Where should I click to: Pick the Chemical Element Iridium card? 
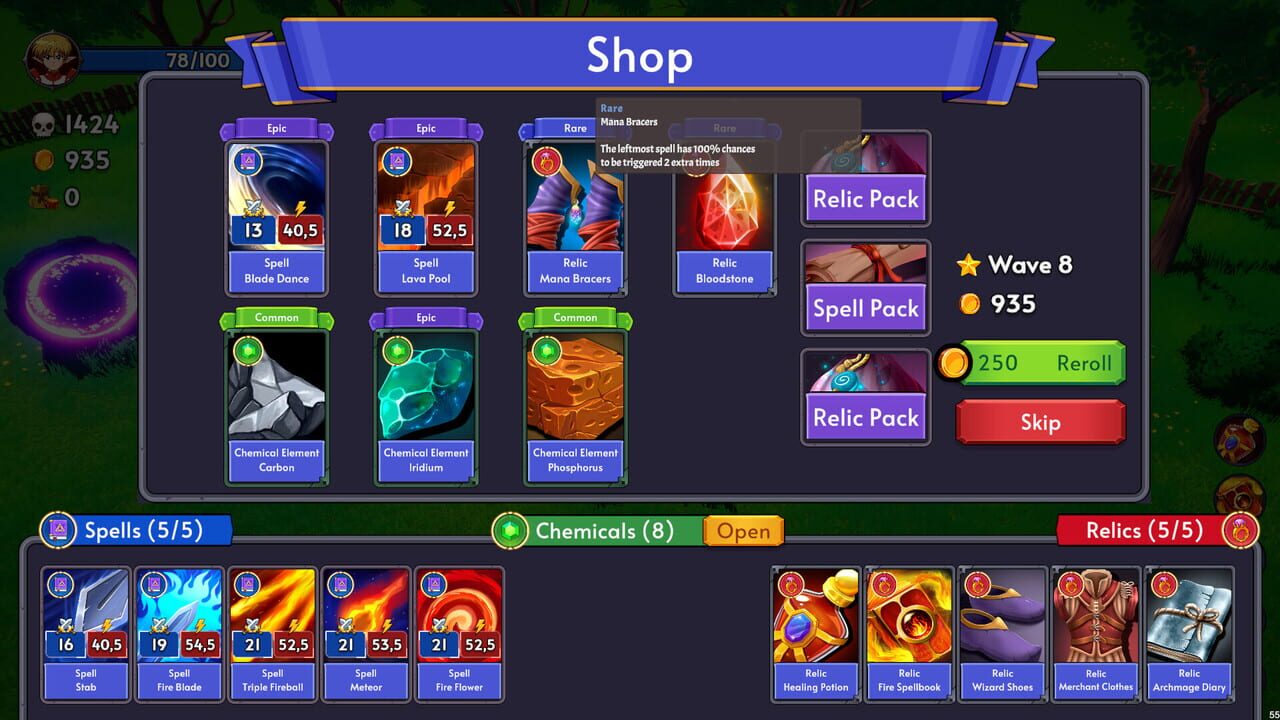point(426,398)
